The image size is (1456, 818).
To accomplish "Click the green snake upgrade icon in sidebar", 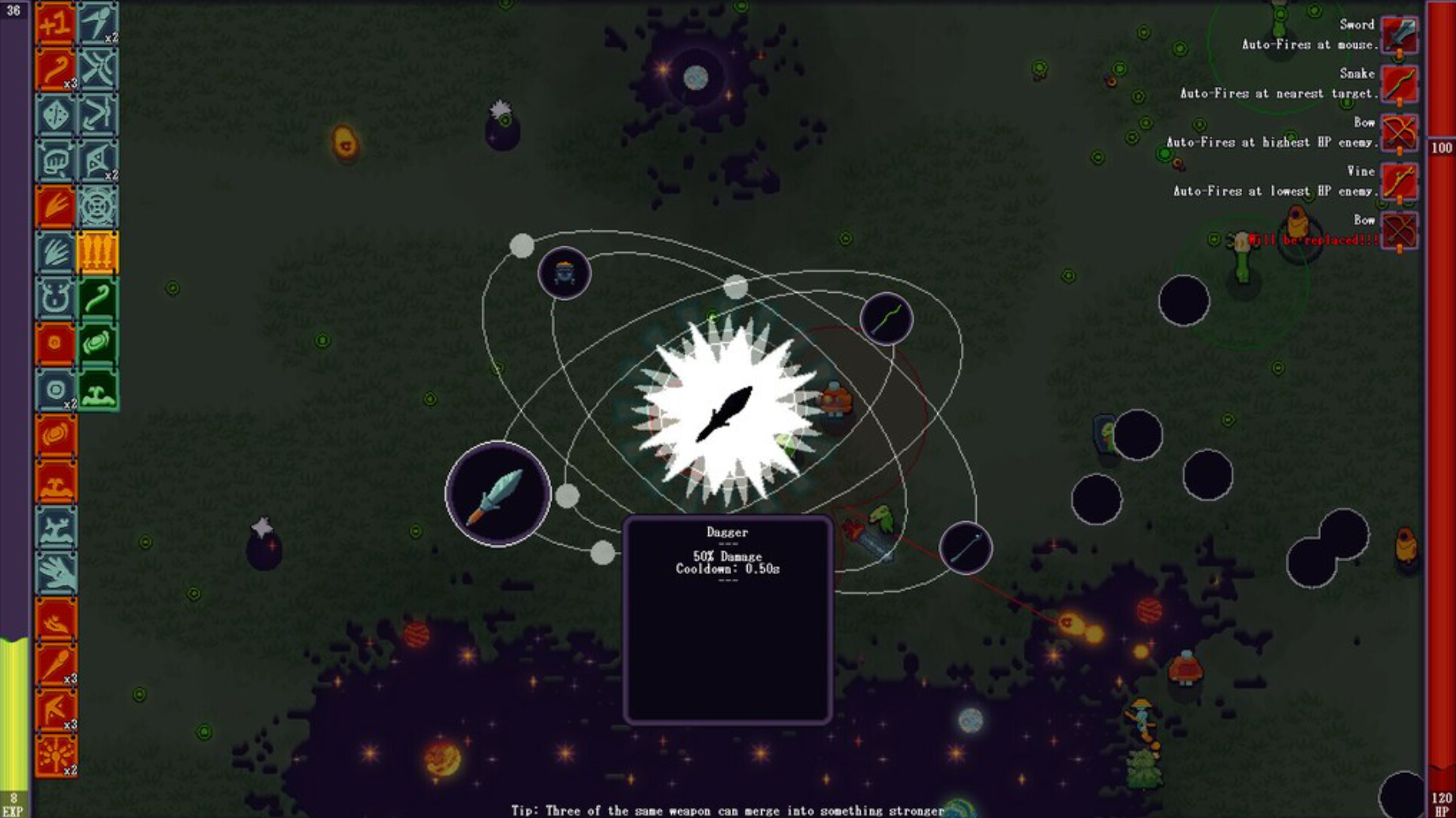I will [96, 298].
